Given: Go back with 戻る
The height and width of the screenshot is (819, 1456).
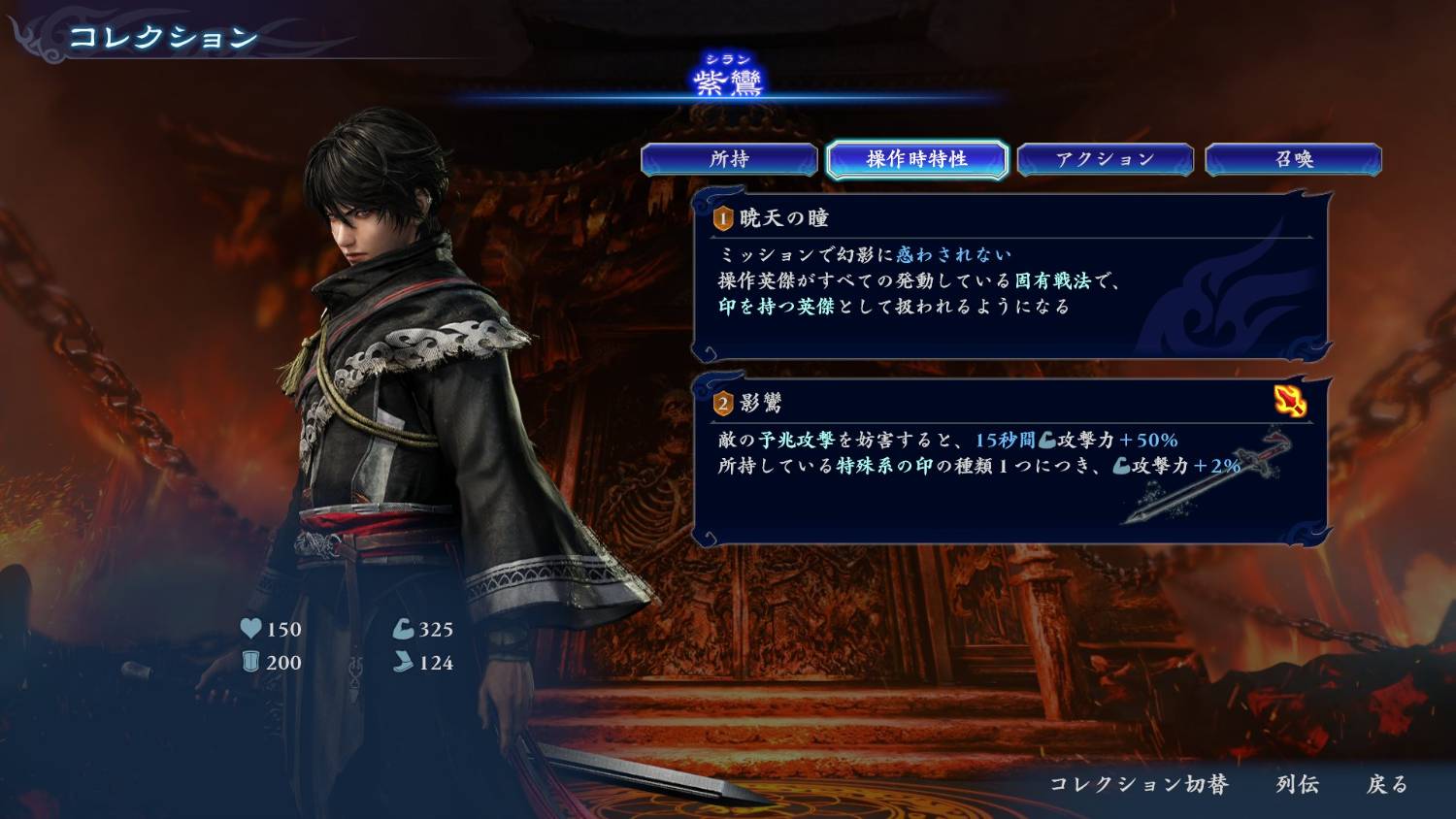Looking at the screenshot, I should tap(1386, 784).
